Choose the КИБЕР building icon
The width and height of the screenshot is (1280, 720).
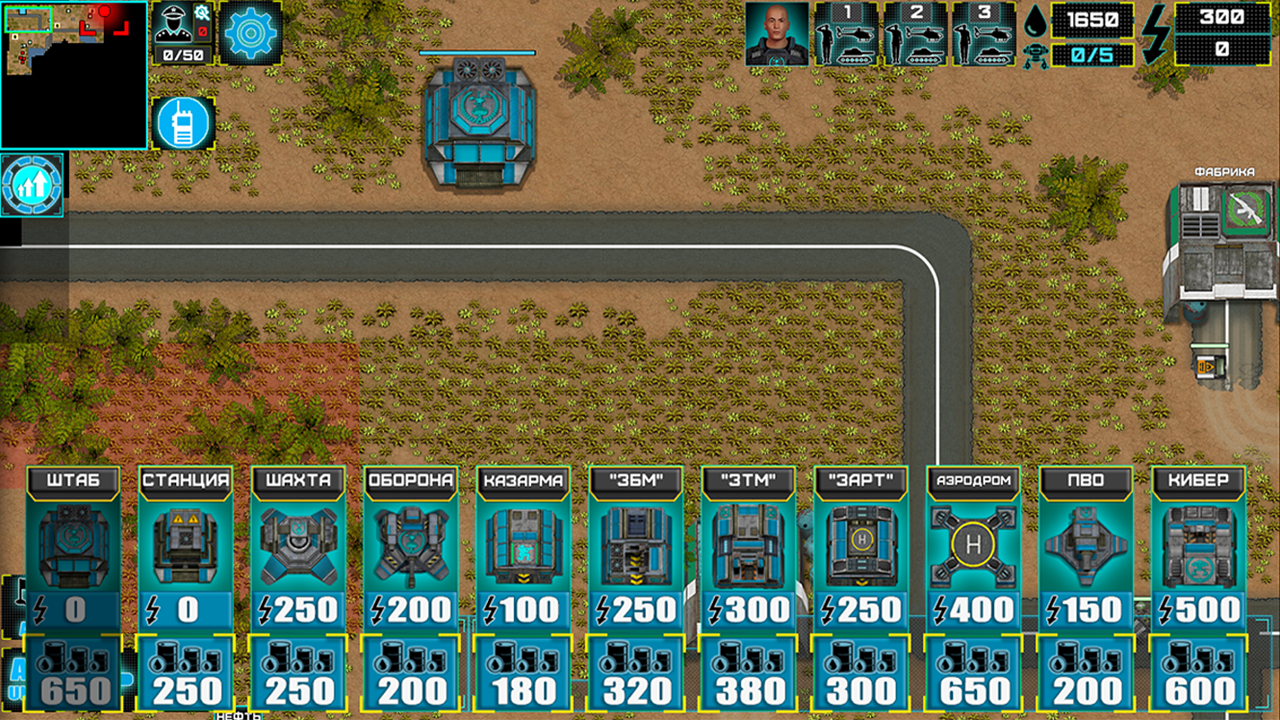point(1199,543)
